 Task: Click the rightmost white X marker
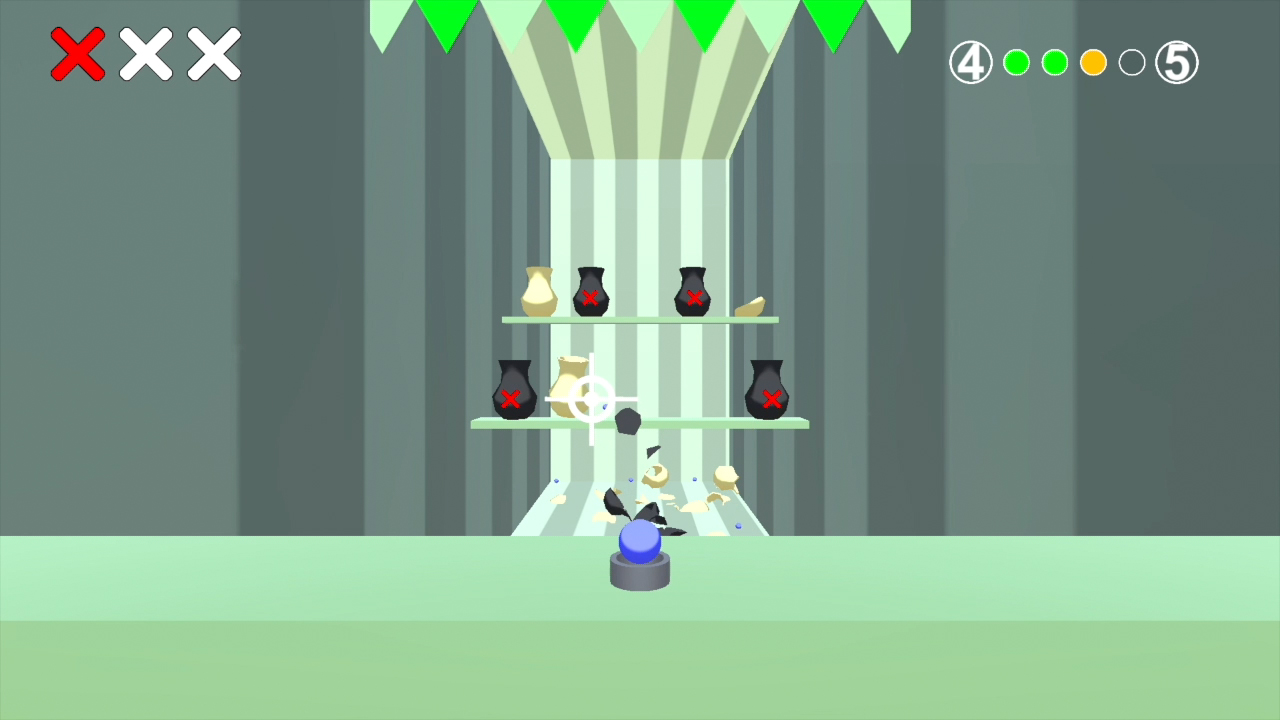[x=212, y=55]
